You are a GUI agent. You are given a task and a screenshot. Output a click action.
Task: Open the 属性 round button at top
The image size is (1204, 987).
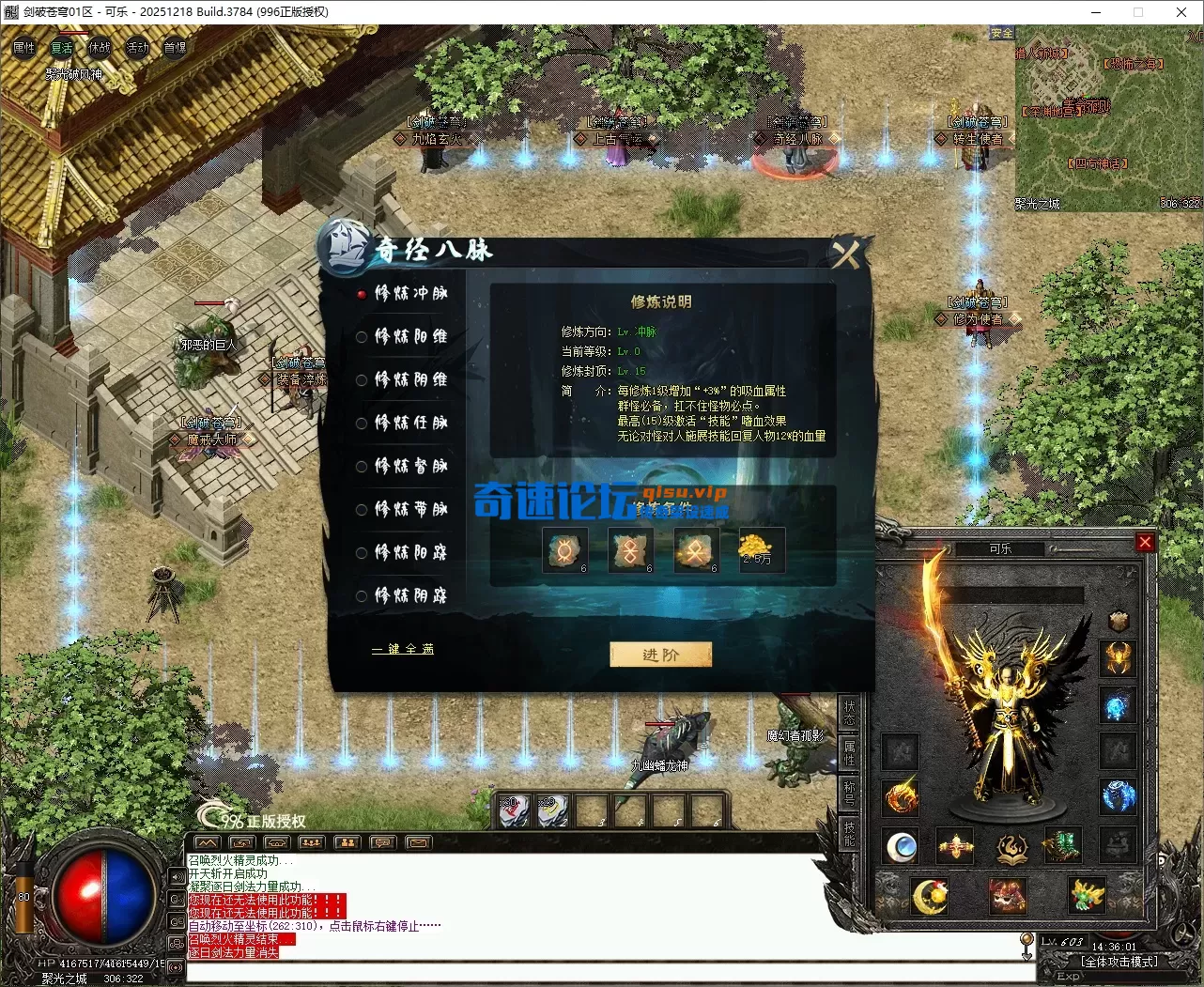pyautogui.click(x=24, y=48)
